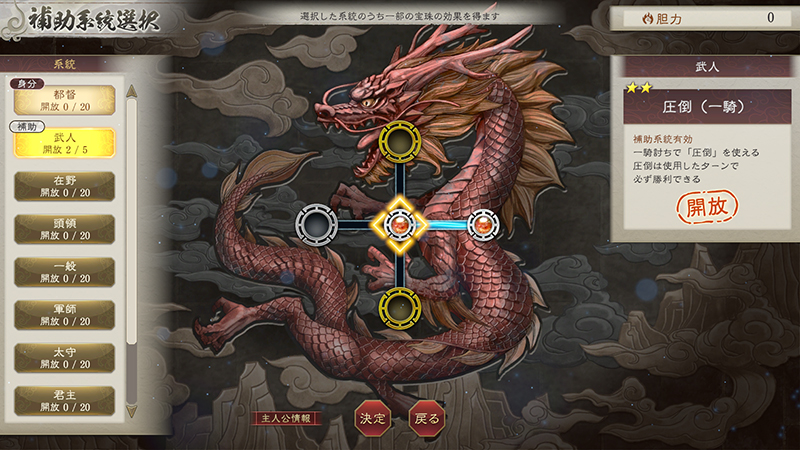The width and height of the screenshot is (800, 450).
Task: Open the 主人公情報 protagonist info
Action: pos(290,418)
